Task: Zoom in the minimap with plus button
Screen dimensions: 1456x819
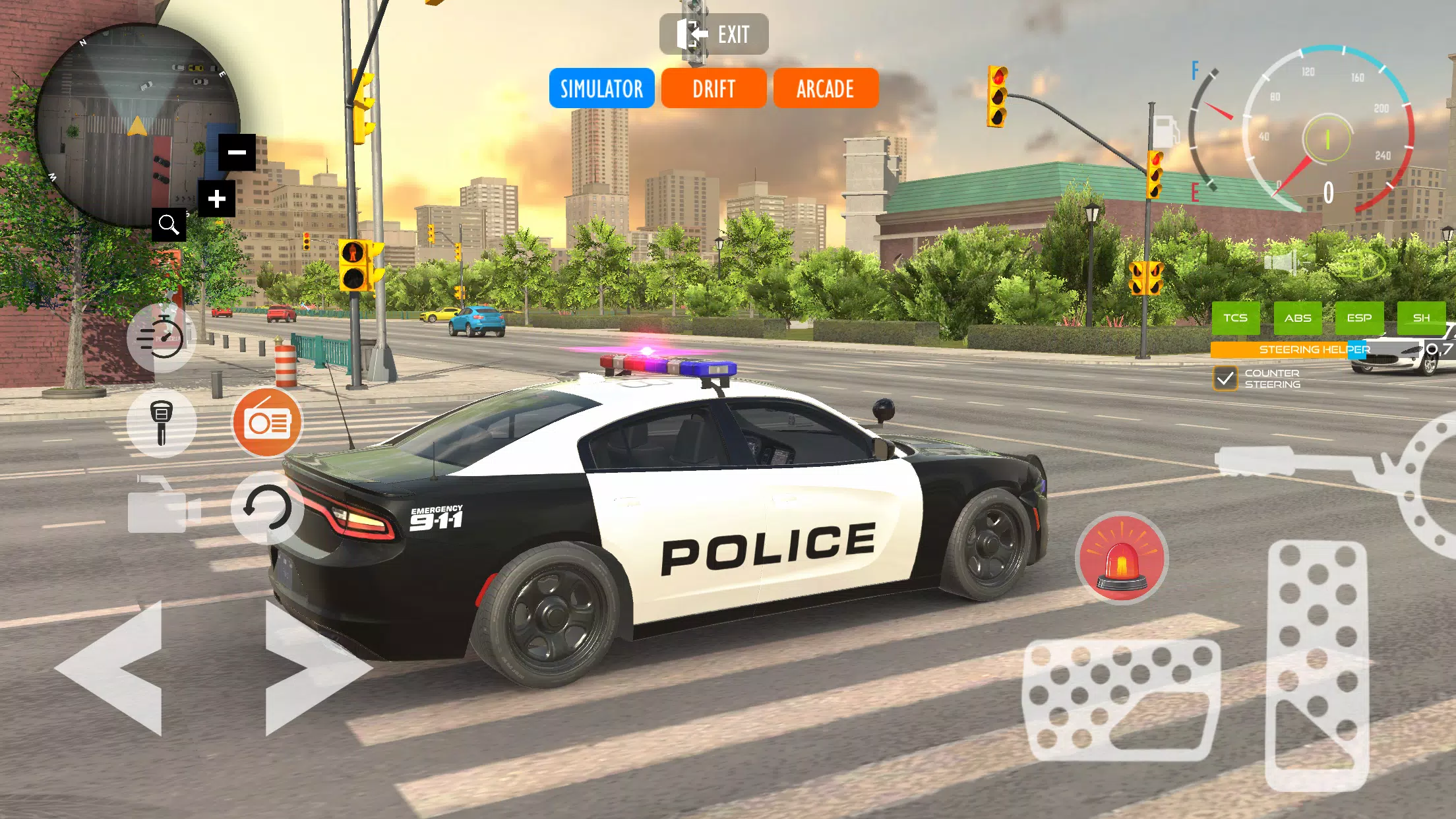Action: (x=217, y=198)
